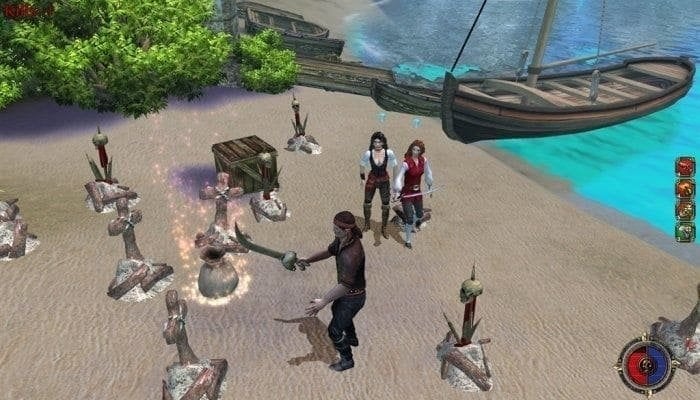This screenshot has height=400, width=700.
Task: Use the bright orange skill icon
Action: point(685,188)
